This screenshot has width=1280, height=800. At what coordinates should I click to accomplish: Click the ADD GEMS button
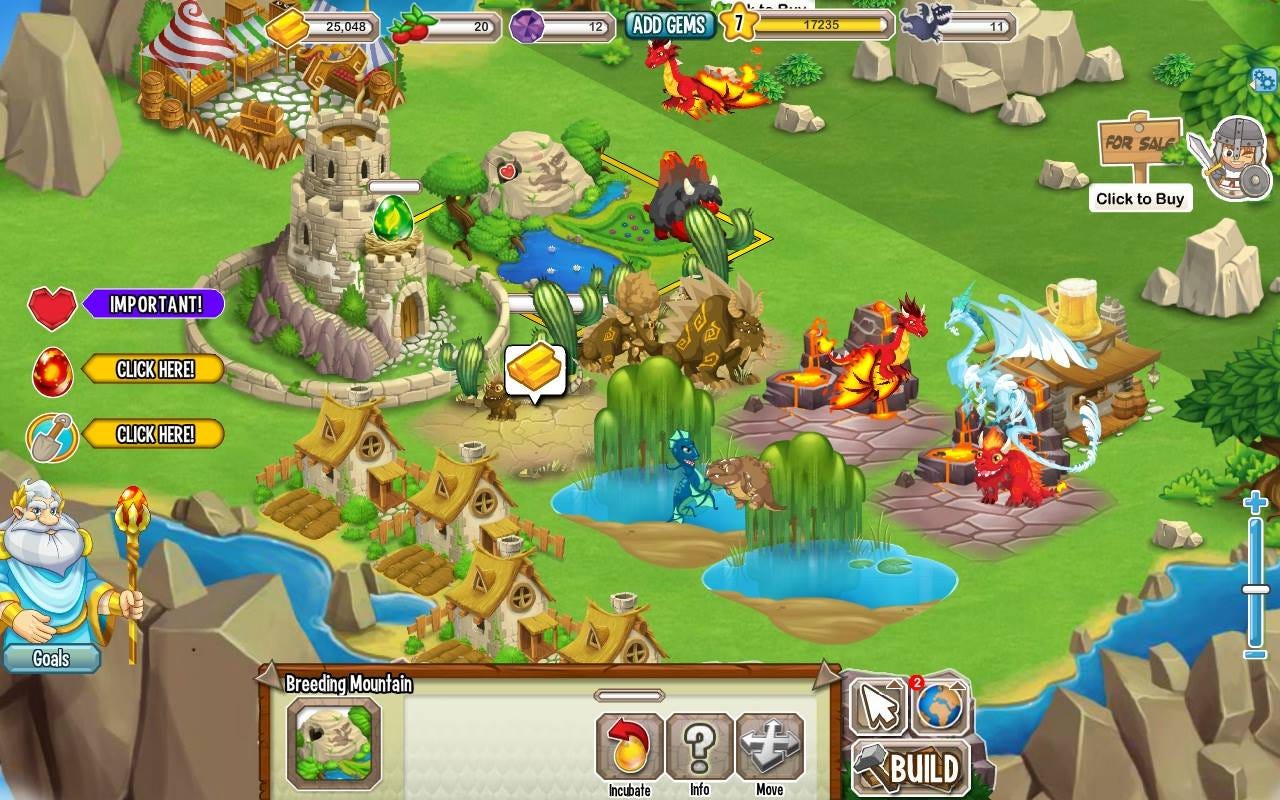pos(669,25)
